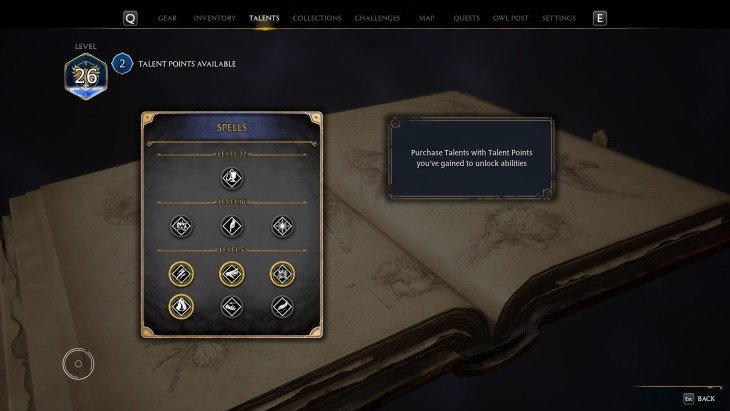The height and width of the screenshot is (411, 730).
Task: Open the Challenges tab
Action: (x=378, y=18)
